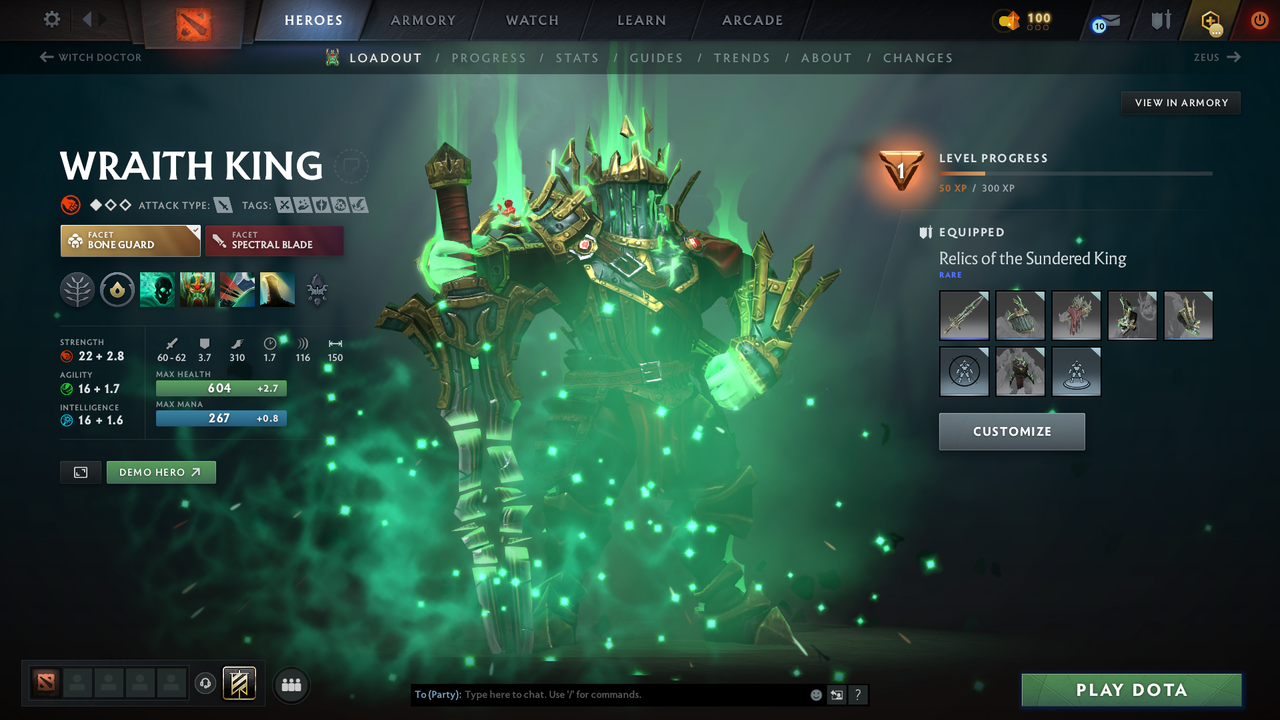This screenshot has height=720, width=1280.
Task: Select the Bone Guard facet
Action: coord(130,240)
